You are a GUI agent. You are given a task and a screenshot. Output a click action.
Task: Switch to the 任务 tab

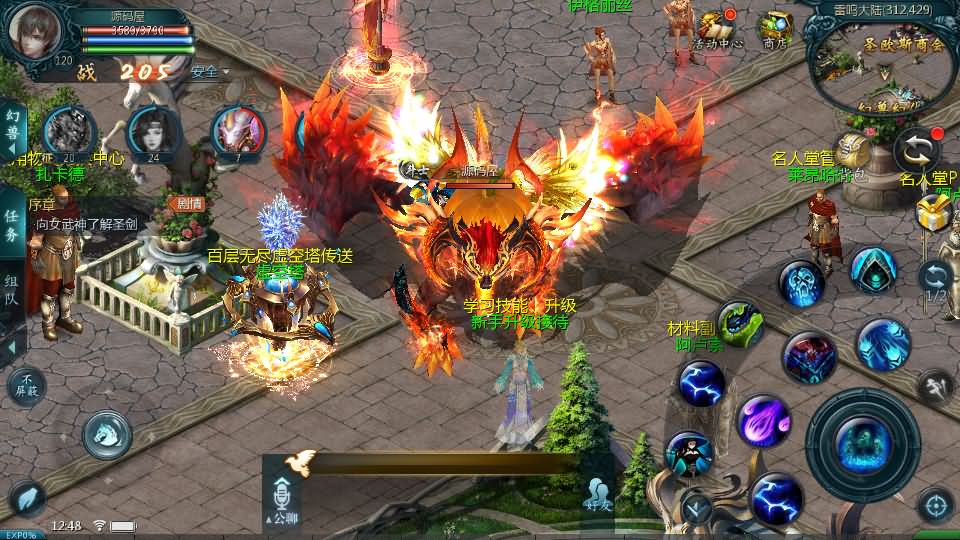coord(13,225)
